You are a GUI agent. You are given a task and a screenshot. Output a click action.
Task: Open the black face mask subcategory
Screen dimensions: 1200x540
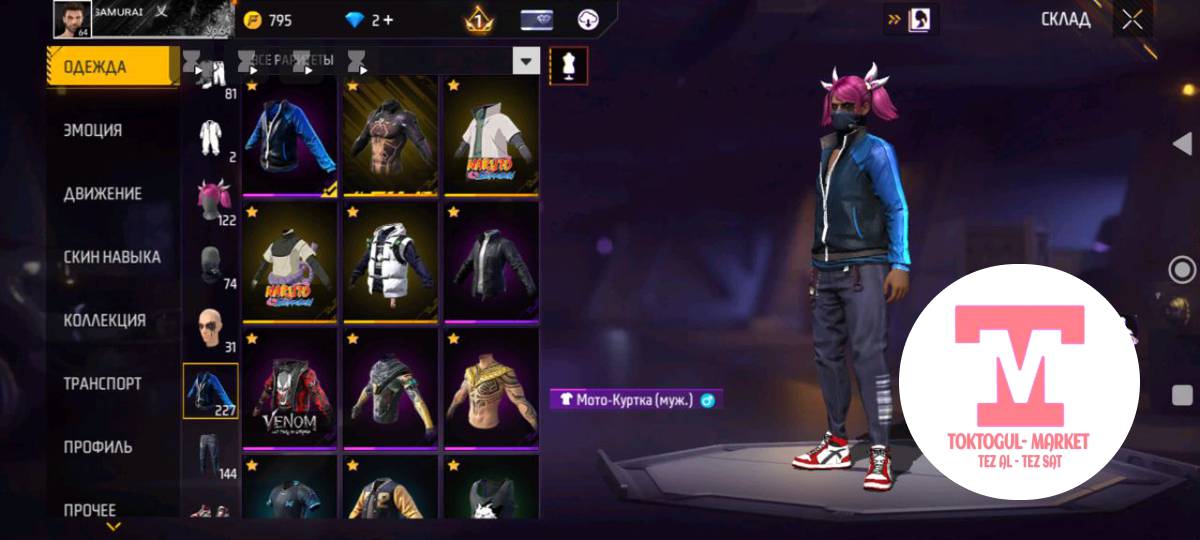(210, 265)
